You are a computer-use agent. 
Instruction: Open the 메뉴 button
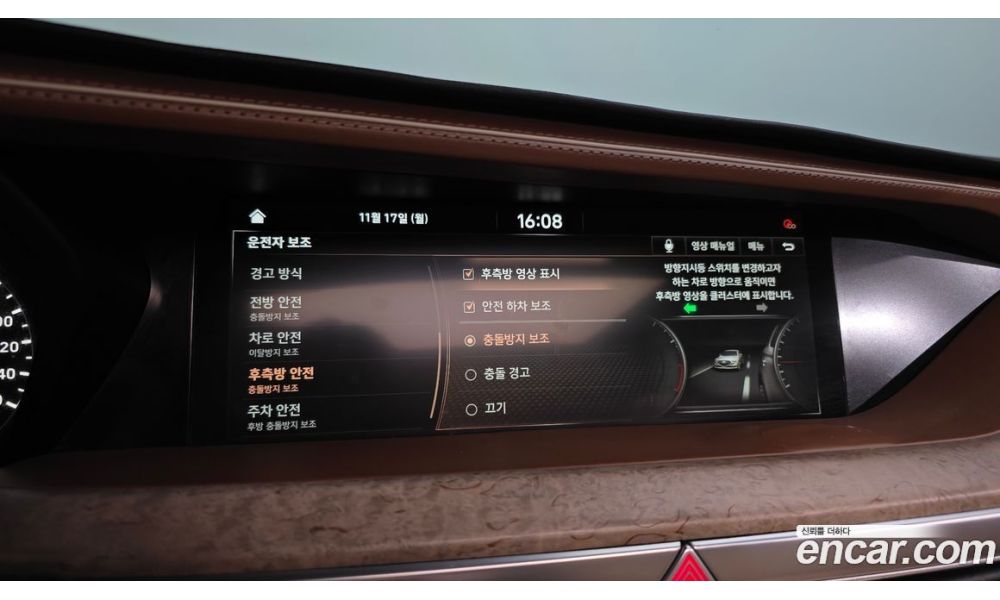(x=756, y=246)
